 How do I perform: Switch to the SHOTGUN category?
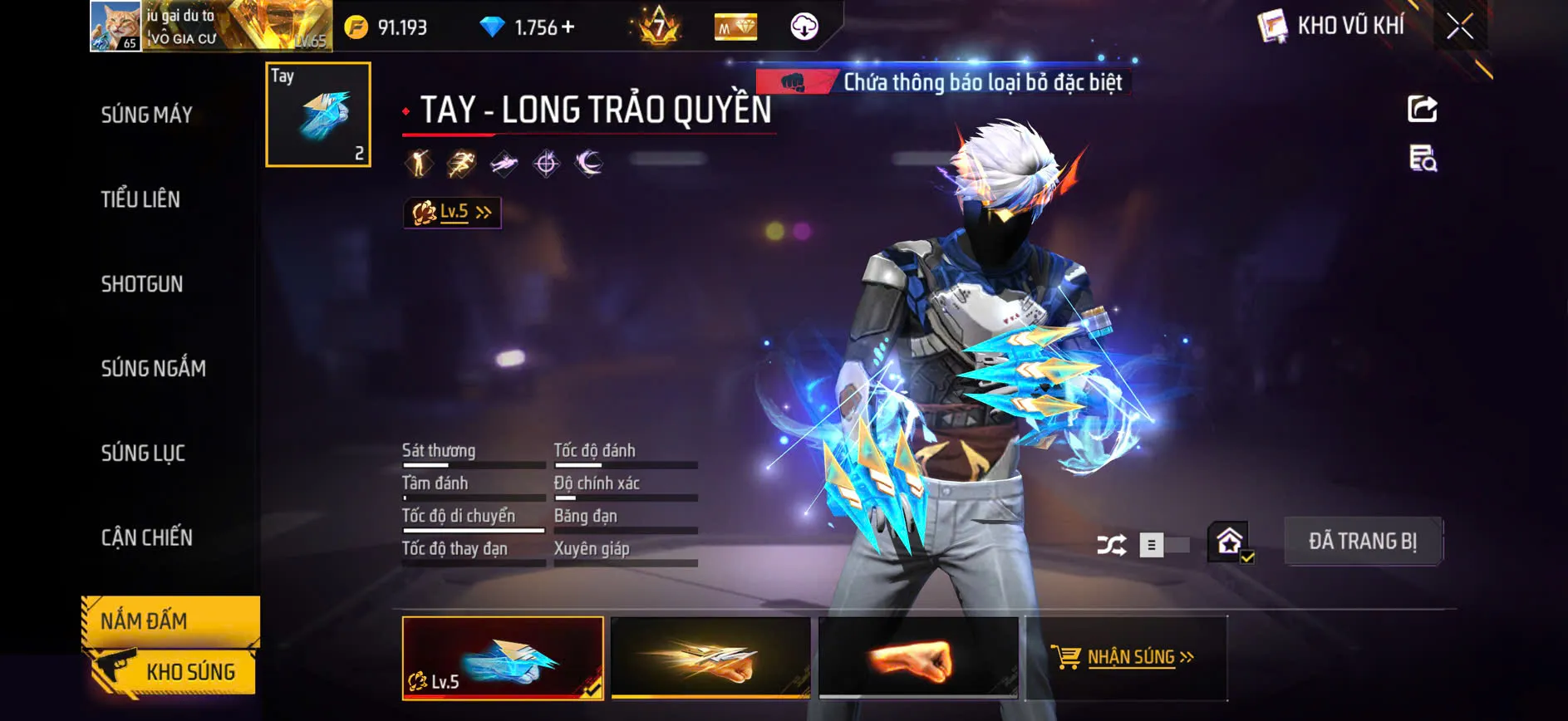[x=141, y=284]
